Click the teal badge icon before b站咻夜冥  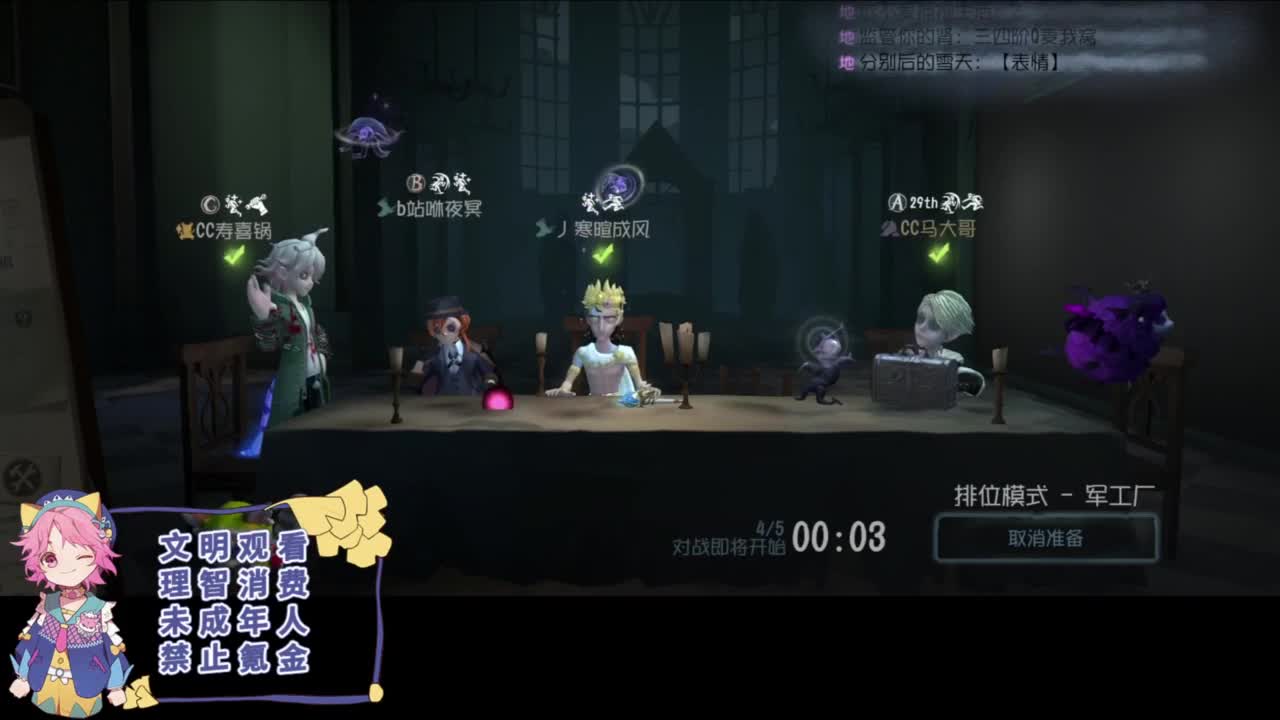(384, 208)
